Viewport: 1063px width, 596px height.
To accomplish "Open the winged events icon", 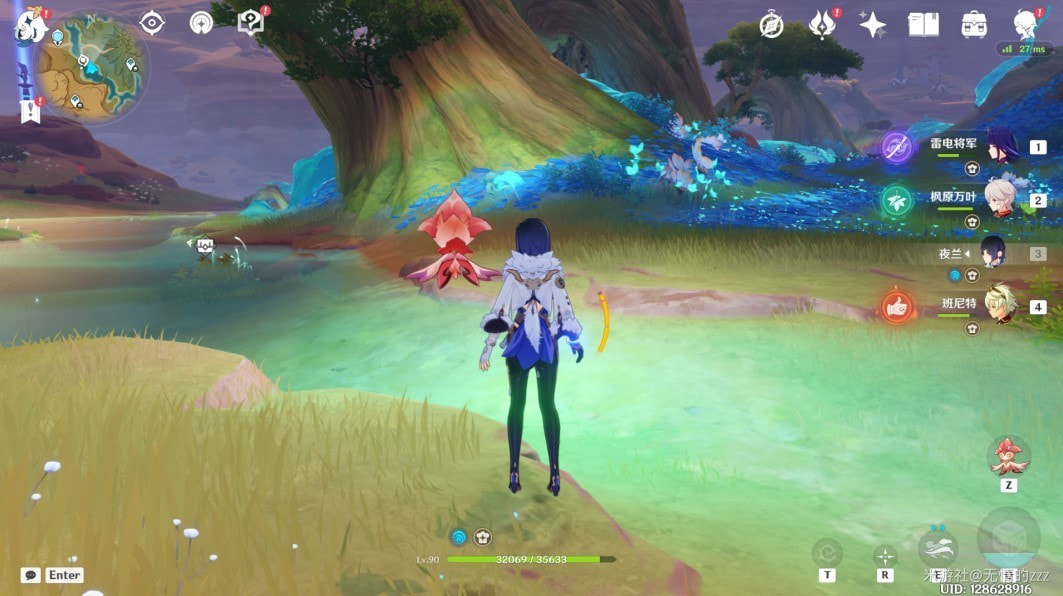I will coord(822,24).
